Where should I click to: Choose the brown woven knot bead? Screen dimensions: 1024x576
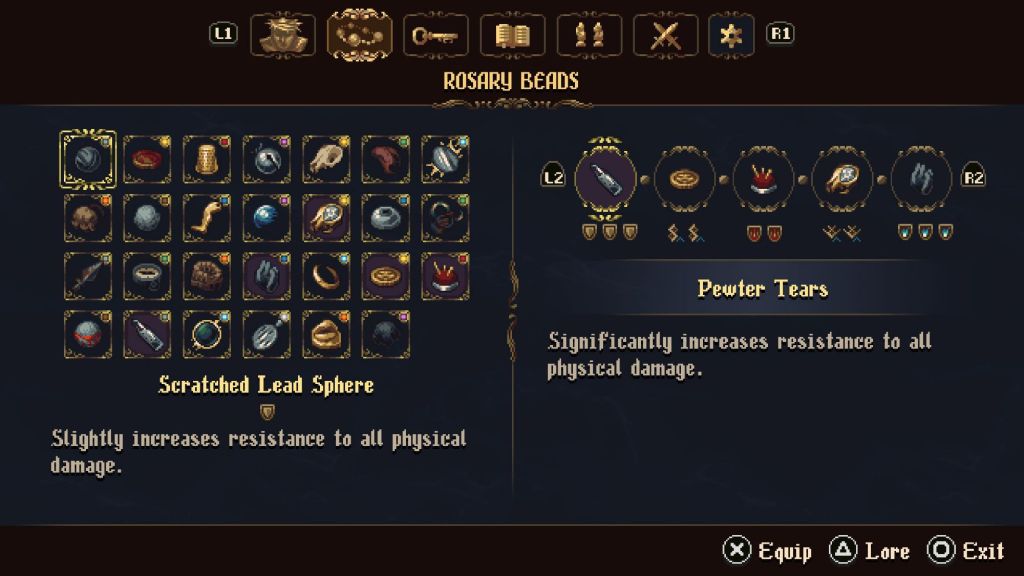[x=207, y=276]
